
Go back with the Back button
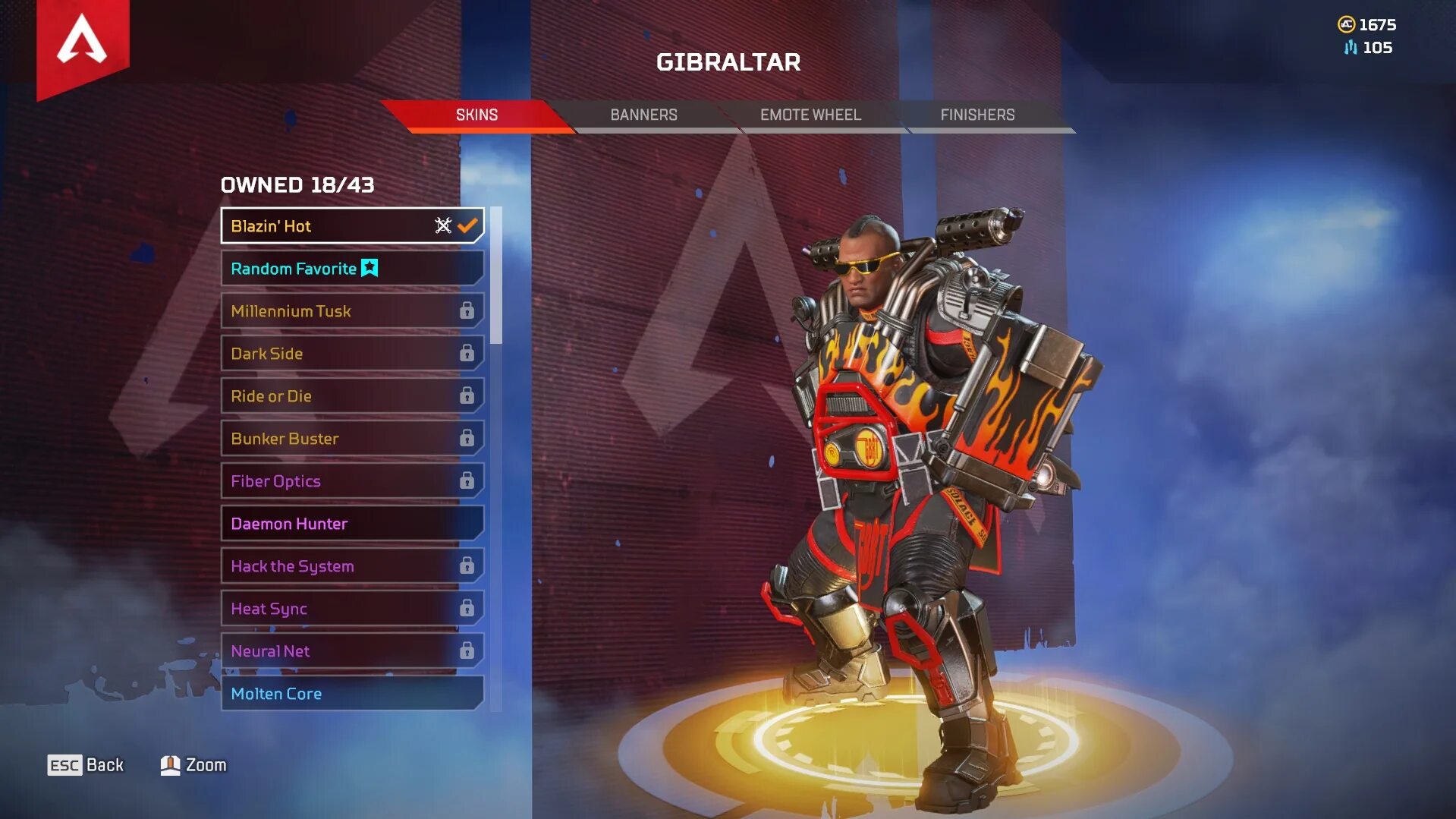tap(86, 765)
